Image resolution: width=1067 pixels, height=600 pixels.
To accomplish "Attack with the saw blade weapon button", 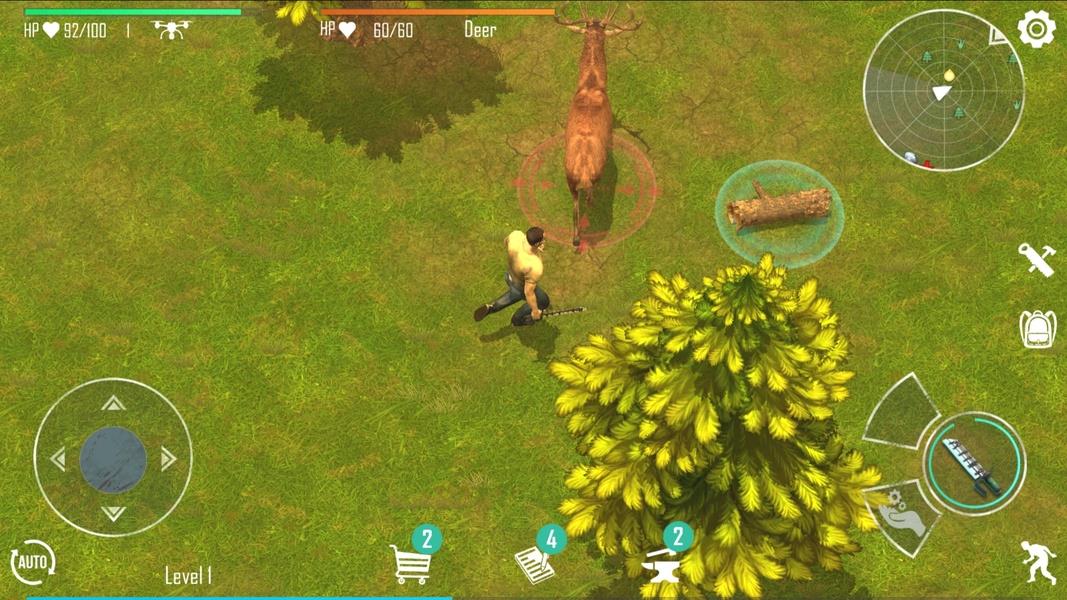I will pos(973,463).
